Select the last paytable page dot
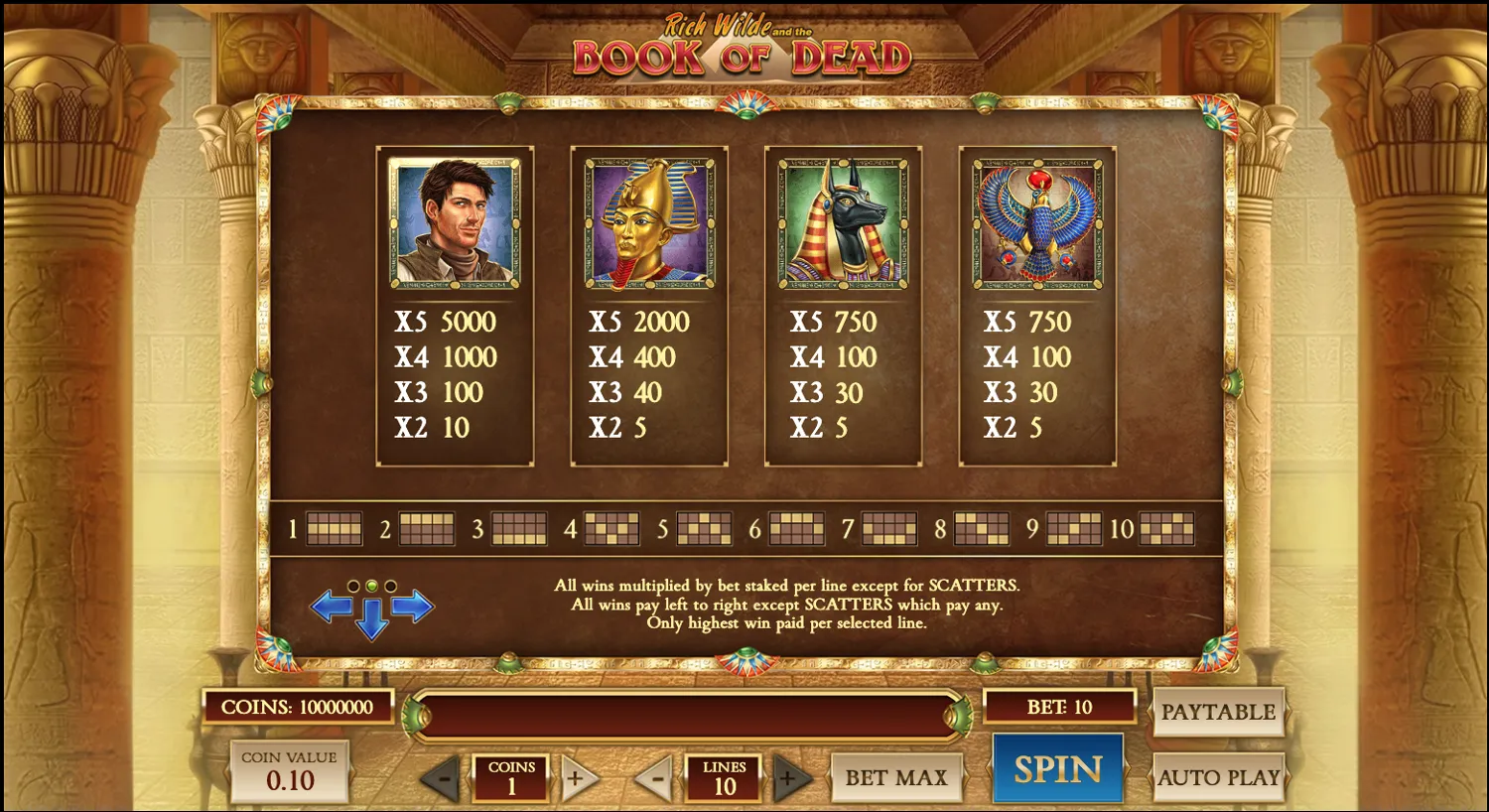 coord(388,585)
